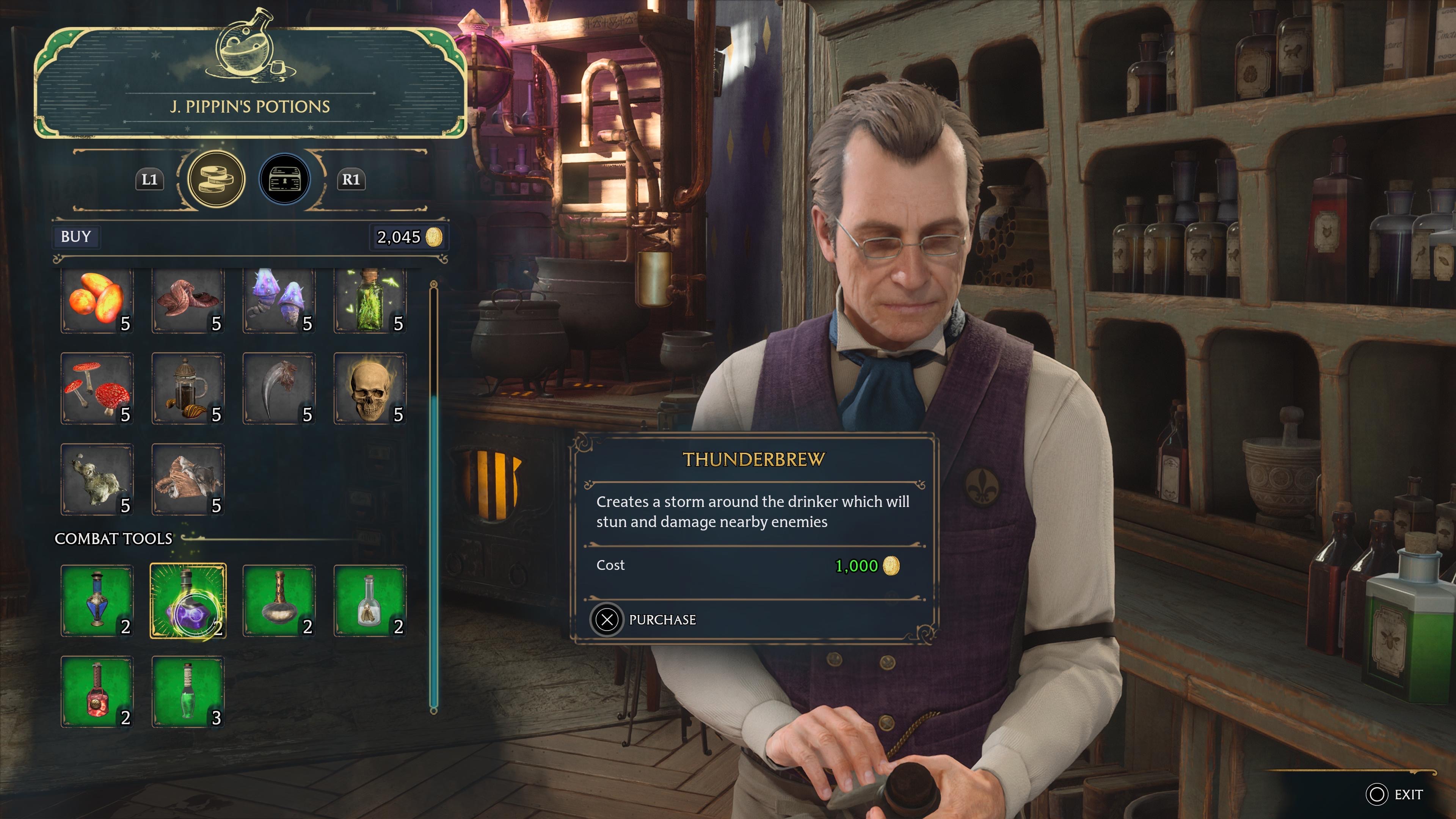
Task: Select the curved fang ingredient slot
Action: point(279,389)
